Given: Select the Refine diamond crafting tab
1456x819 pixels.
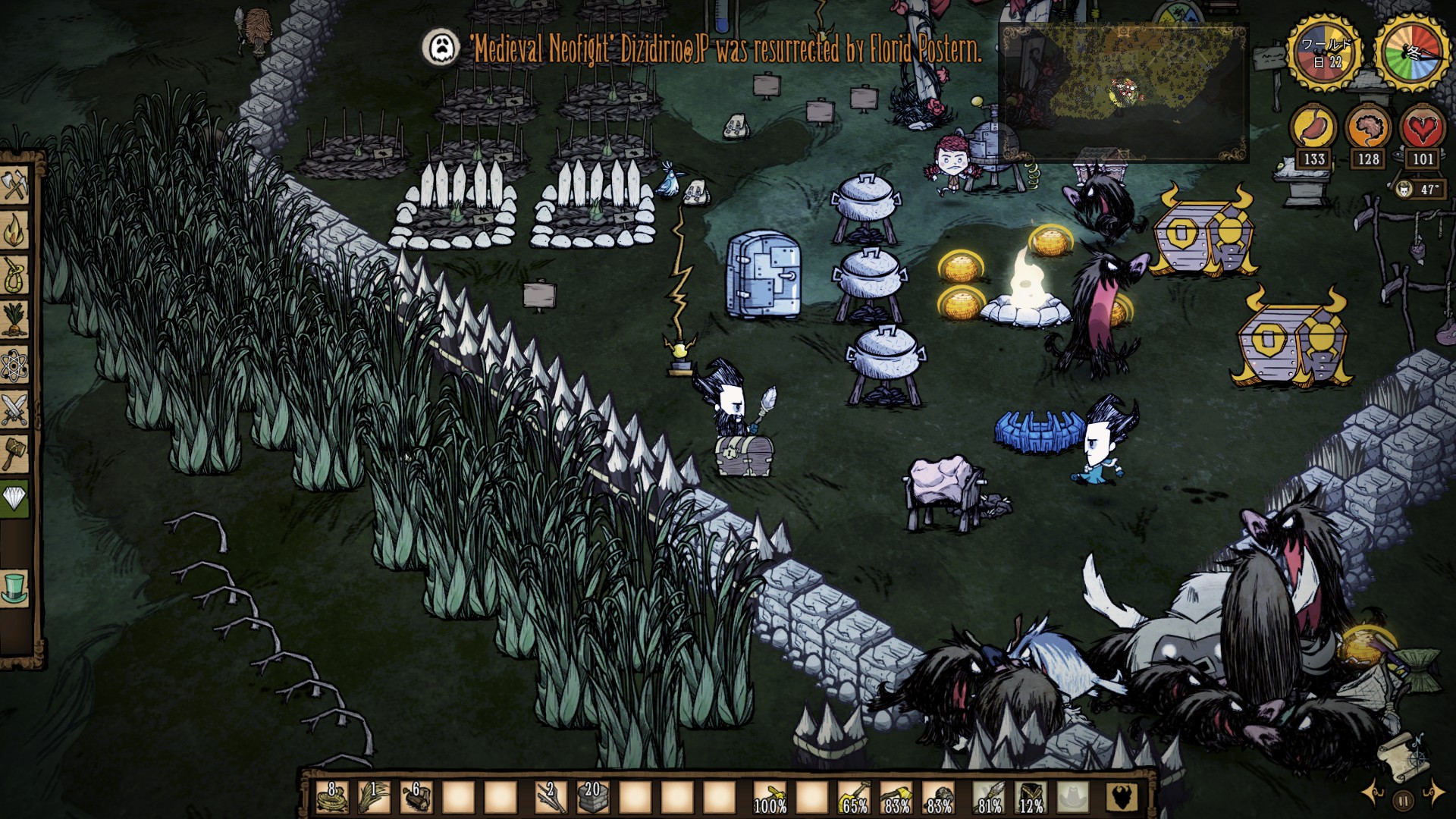Looking at the screenshot, I should click(x=15, y=498).
